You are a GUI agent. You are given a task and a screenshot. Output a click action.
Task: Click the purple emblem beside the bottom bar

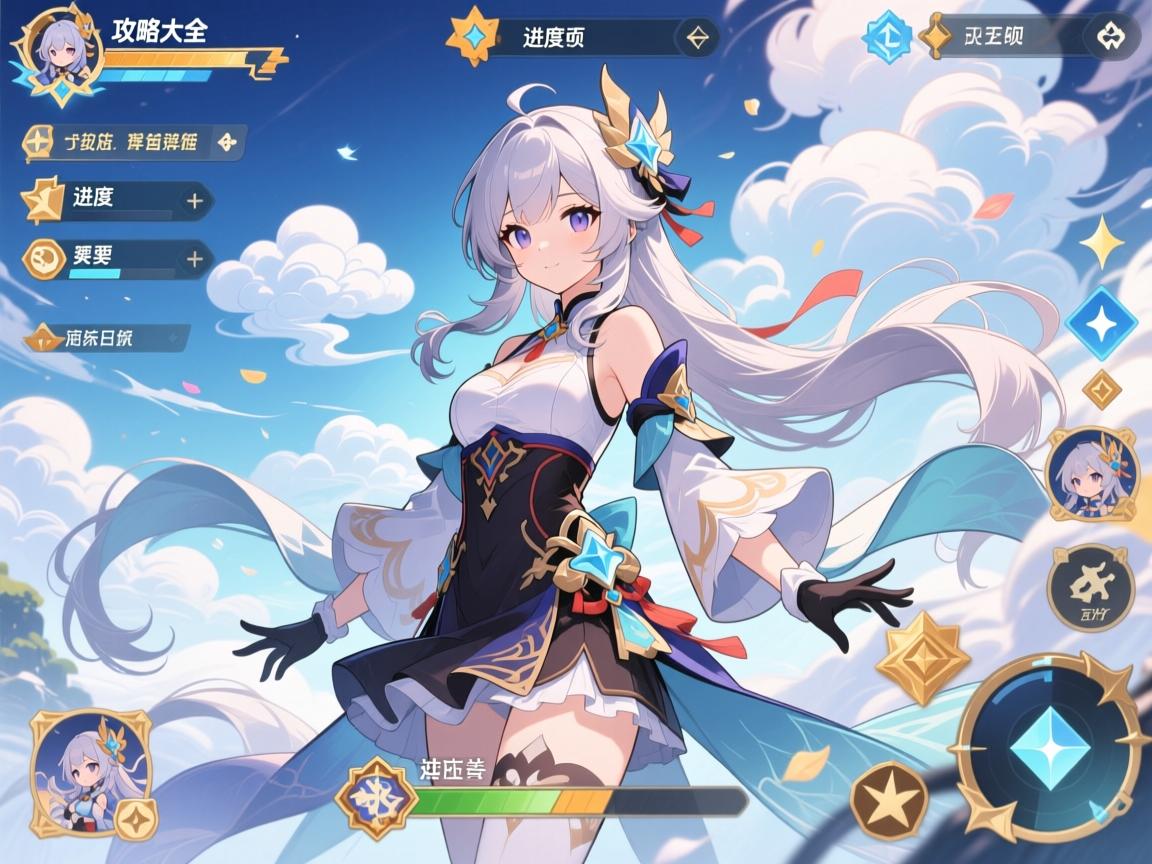coord(376,800)
